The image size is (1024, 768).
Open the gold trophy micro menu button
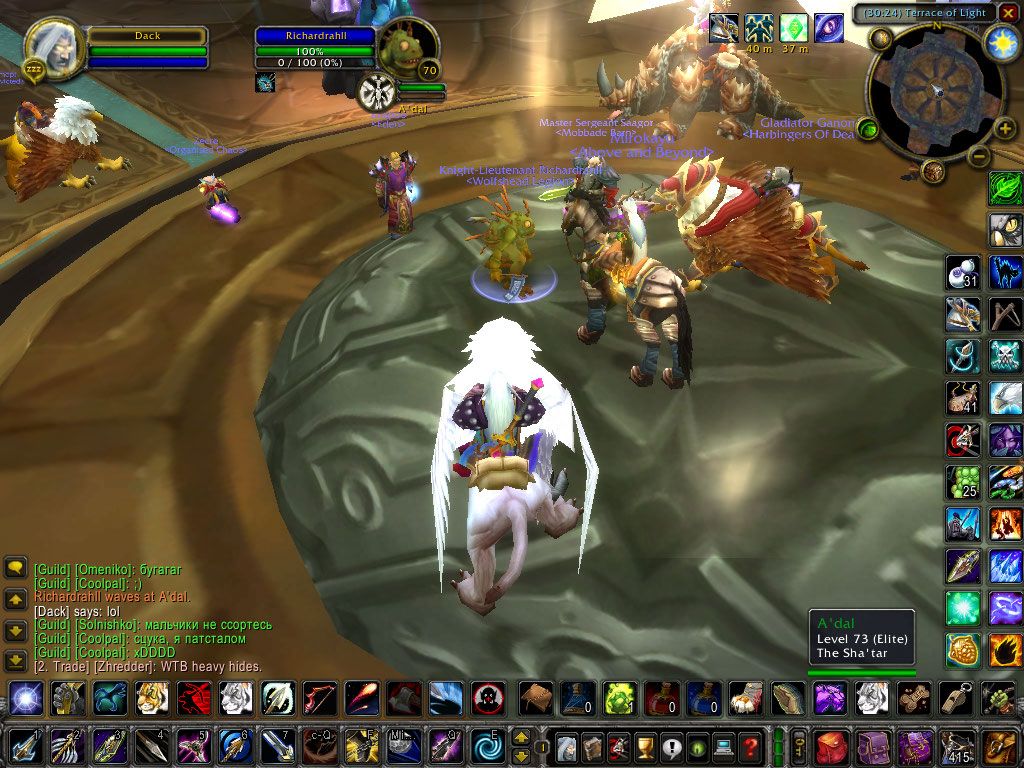pyautogui.click(x=645, y=746)
